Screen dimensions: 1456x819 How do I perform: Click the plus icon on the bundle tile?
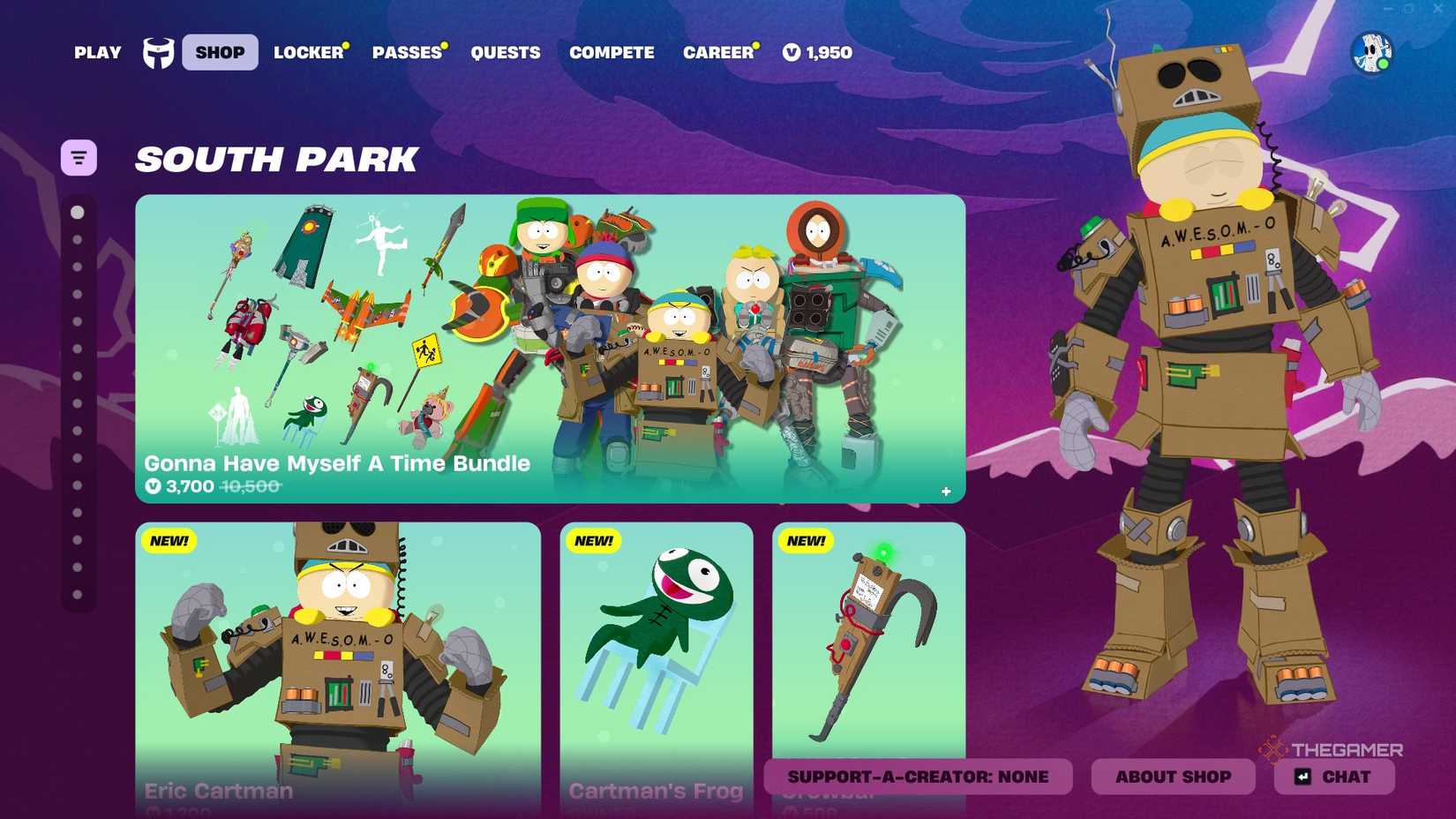[x=945, y=491]
